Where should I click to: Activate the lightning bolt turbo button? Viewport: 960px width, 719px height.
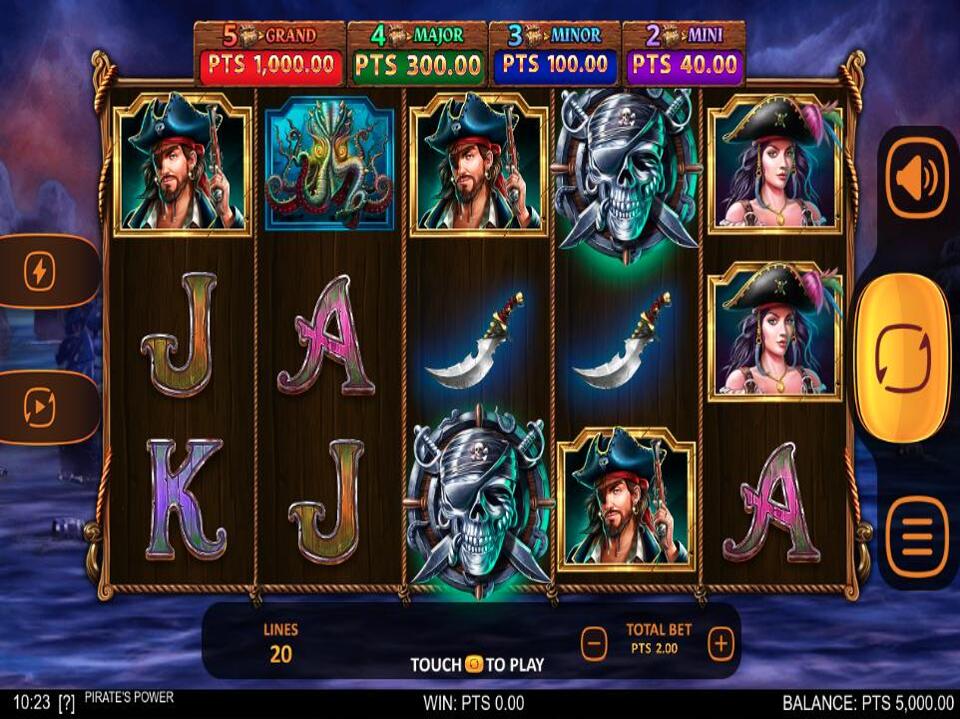click(x=40, y=272)
